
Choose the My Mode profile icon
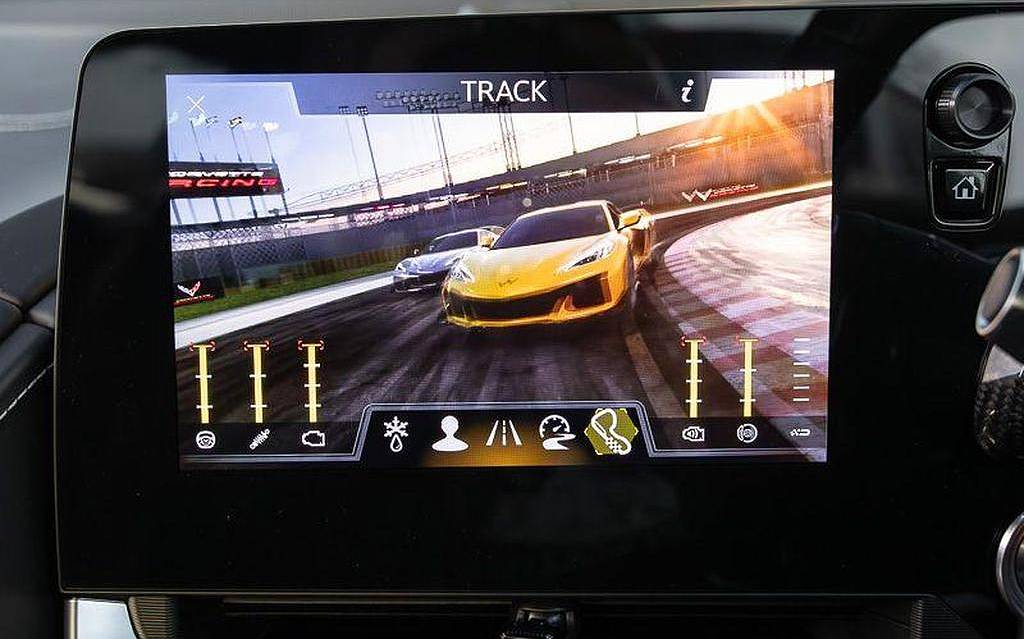[x=449, y=433]
